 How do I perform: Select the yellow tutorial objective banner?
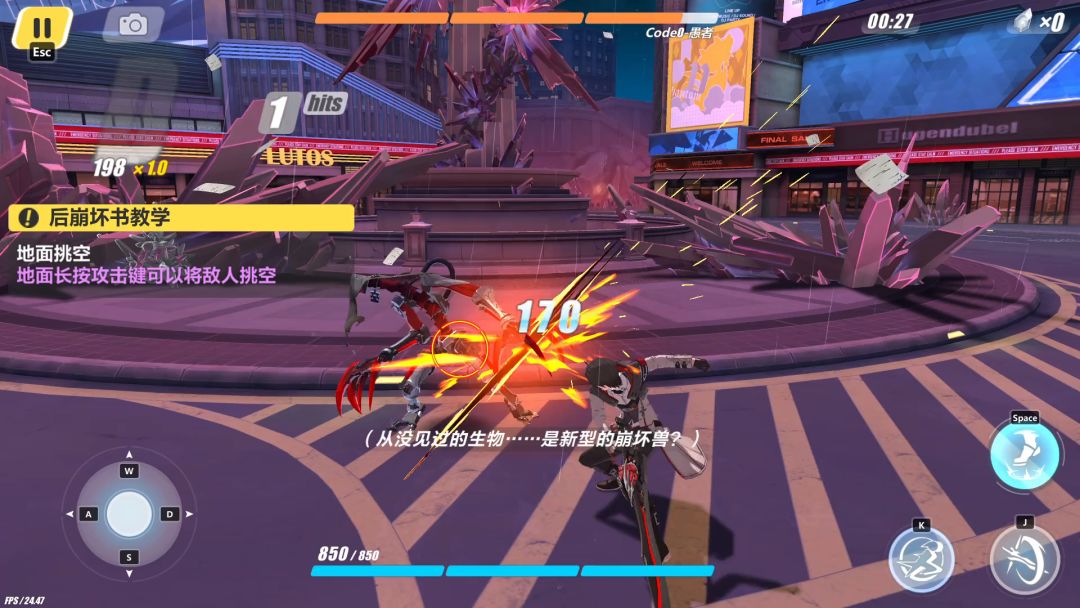click(181, 218)
